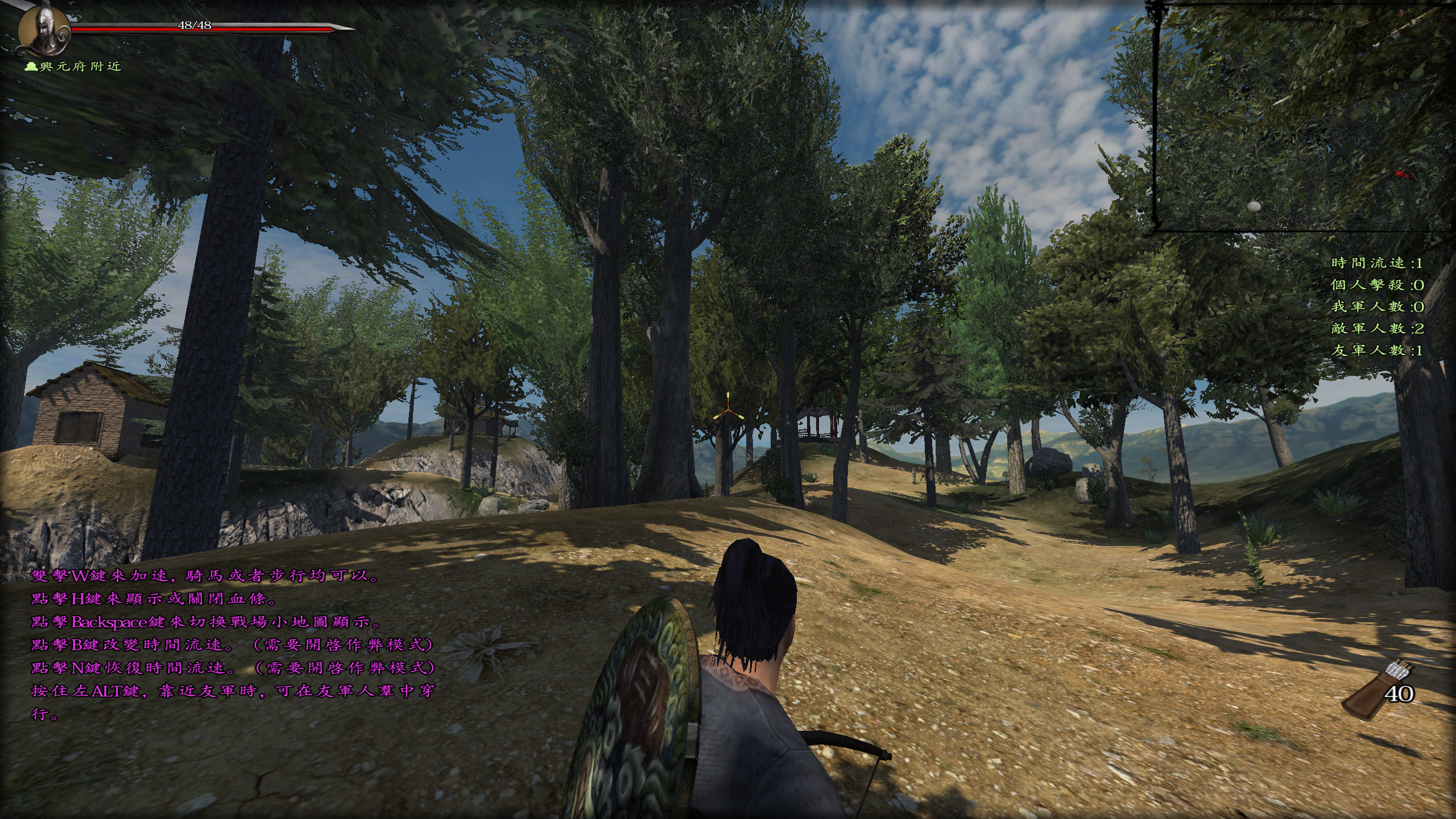1456x819 pixels.
Task: Click the battlefield minimap panel
Action: (x=1302, y=117)
